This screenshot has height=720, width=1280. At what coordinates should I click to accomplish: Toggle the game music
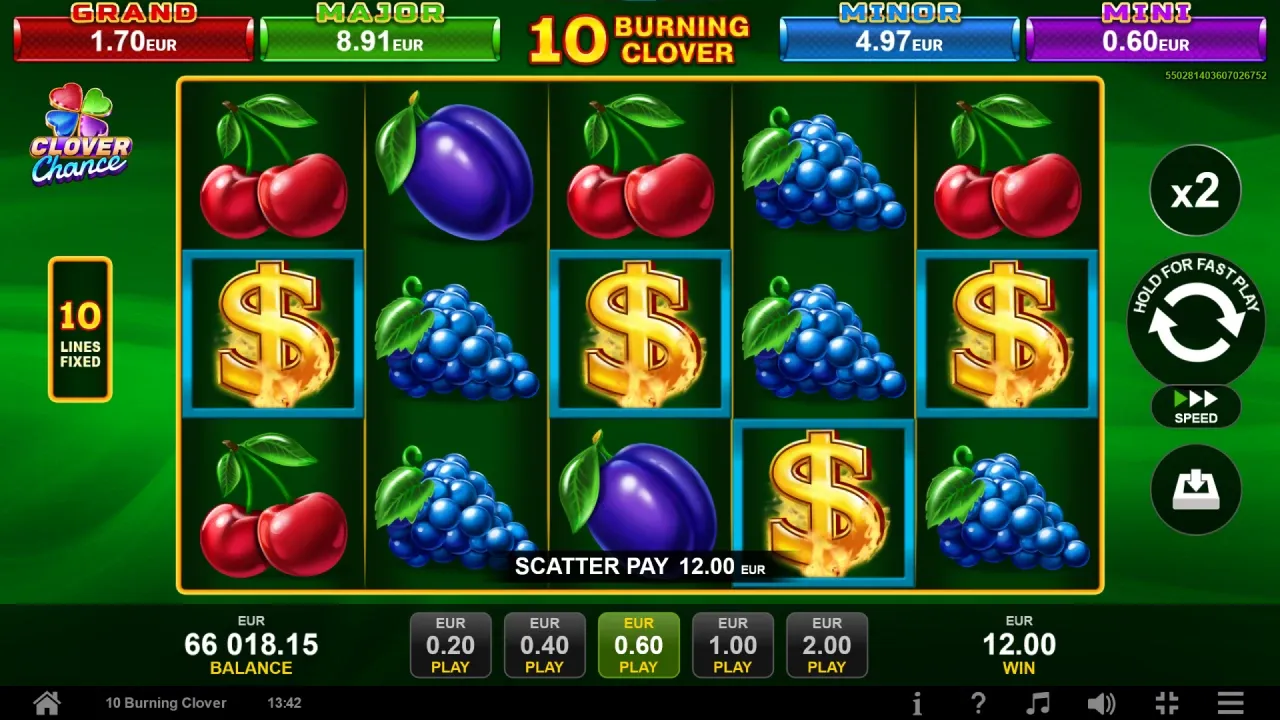pos(1040,703)
